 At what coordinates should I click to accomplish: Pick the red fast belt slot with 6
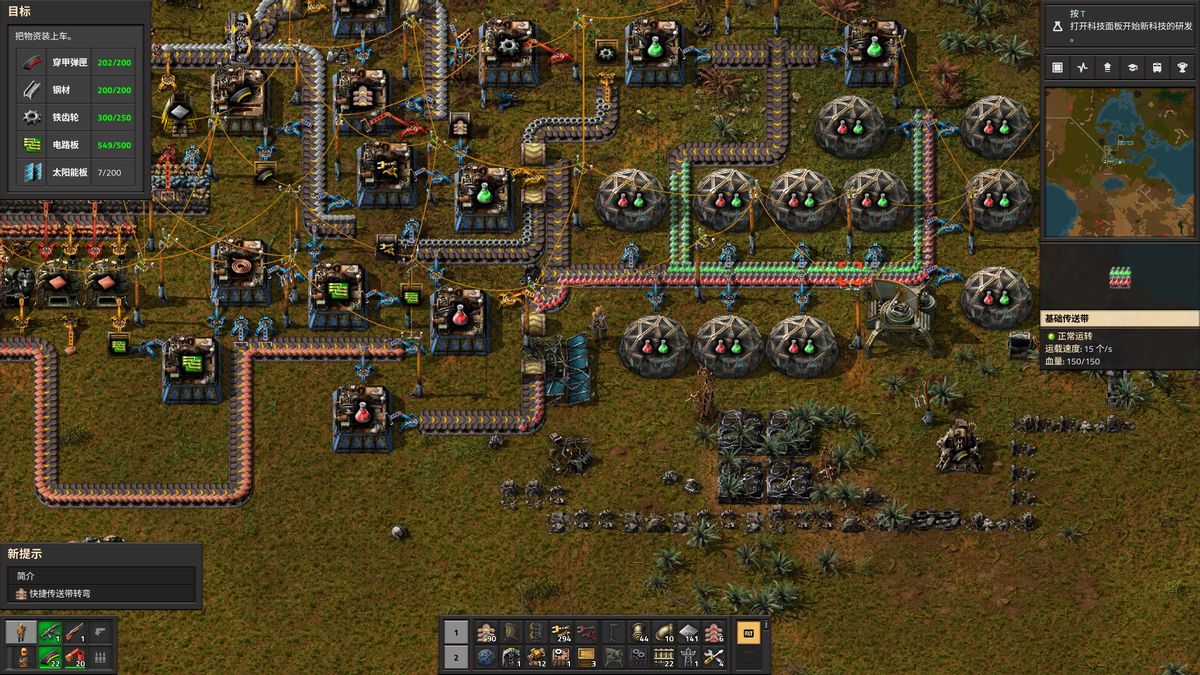(x=714, y=632)
